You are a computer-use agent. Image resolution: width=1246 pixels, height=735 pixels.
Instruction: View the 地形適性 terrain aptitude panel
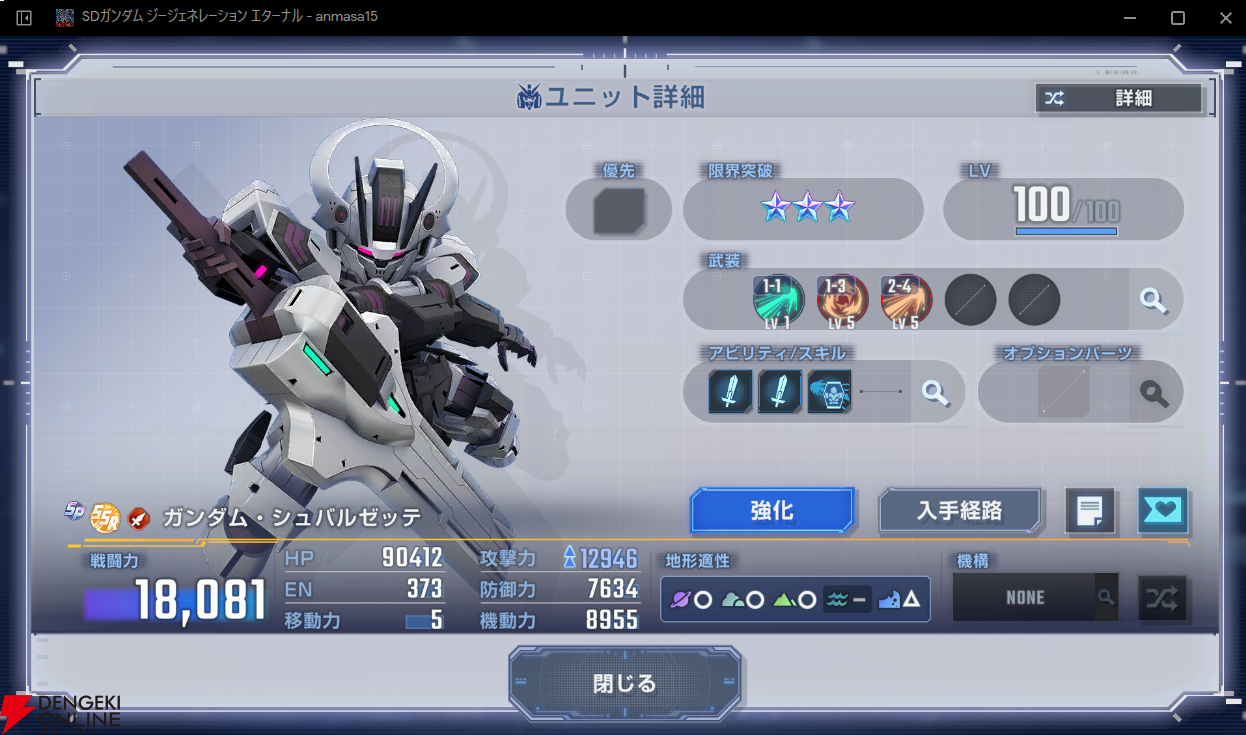pos(796,600)
